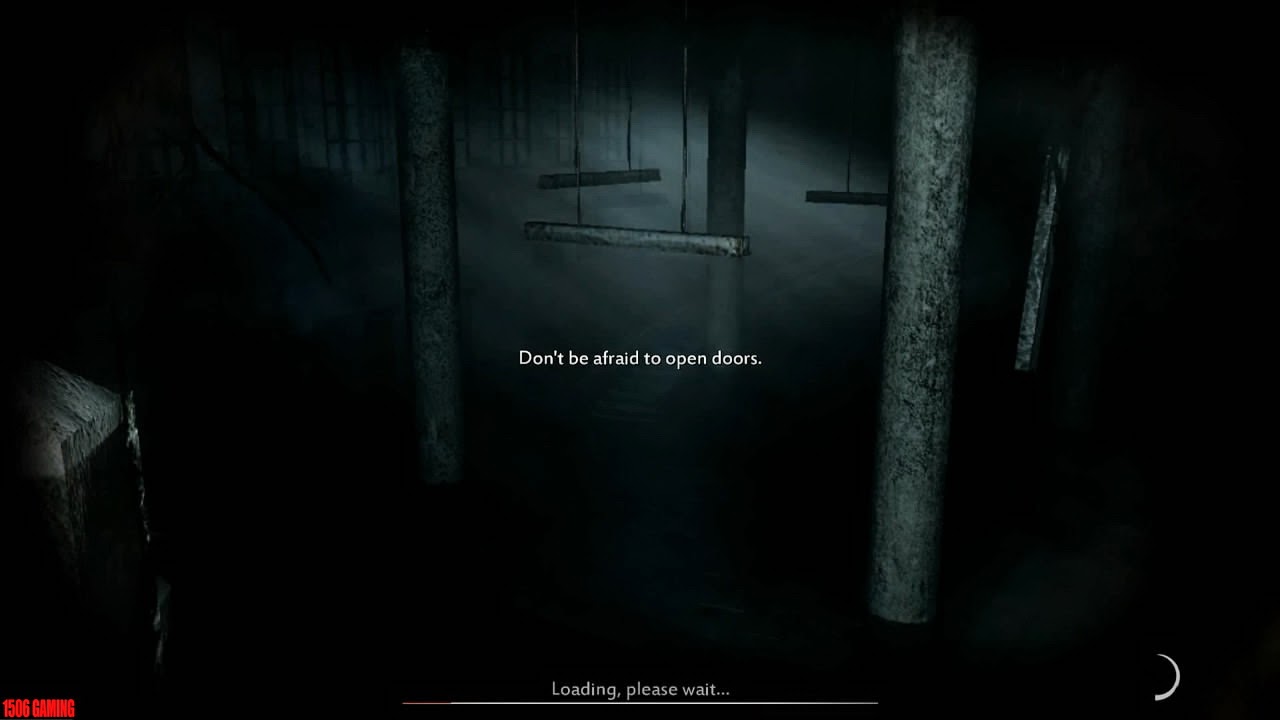Click the Loading, please wait text
Screen dimensions: 1280x720
640,689
